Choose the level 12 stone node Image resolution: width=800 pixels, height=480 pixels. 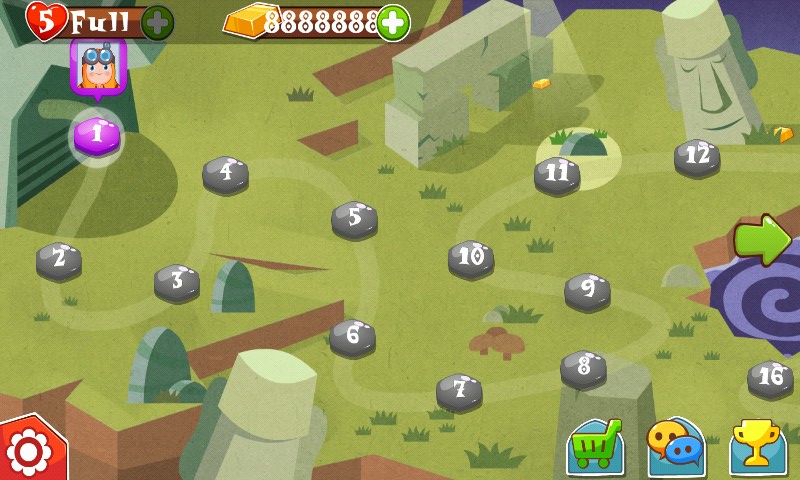(697, 157)
